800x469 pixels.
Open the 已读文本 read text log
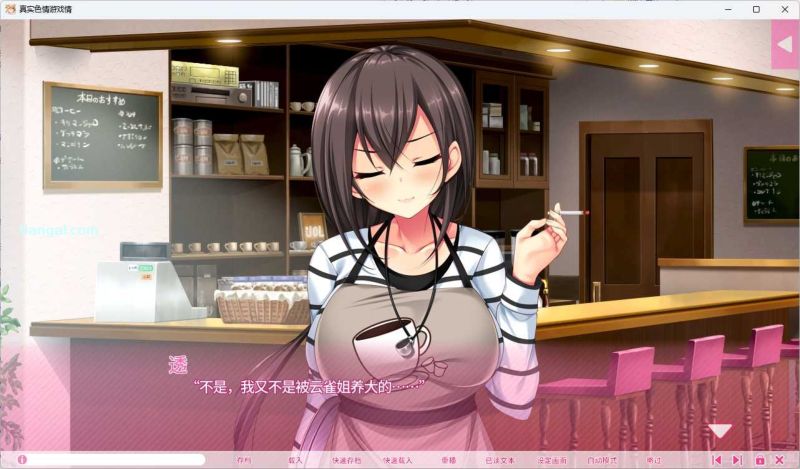[499, 460]
